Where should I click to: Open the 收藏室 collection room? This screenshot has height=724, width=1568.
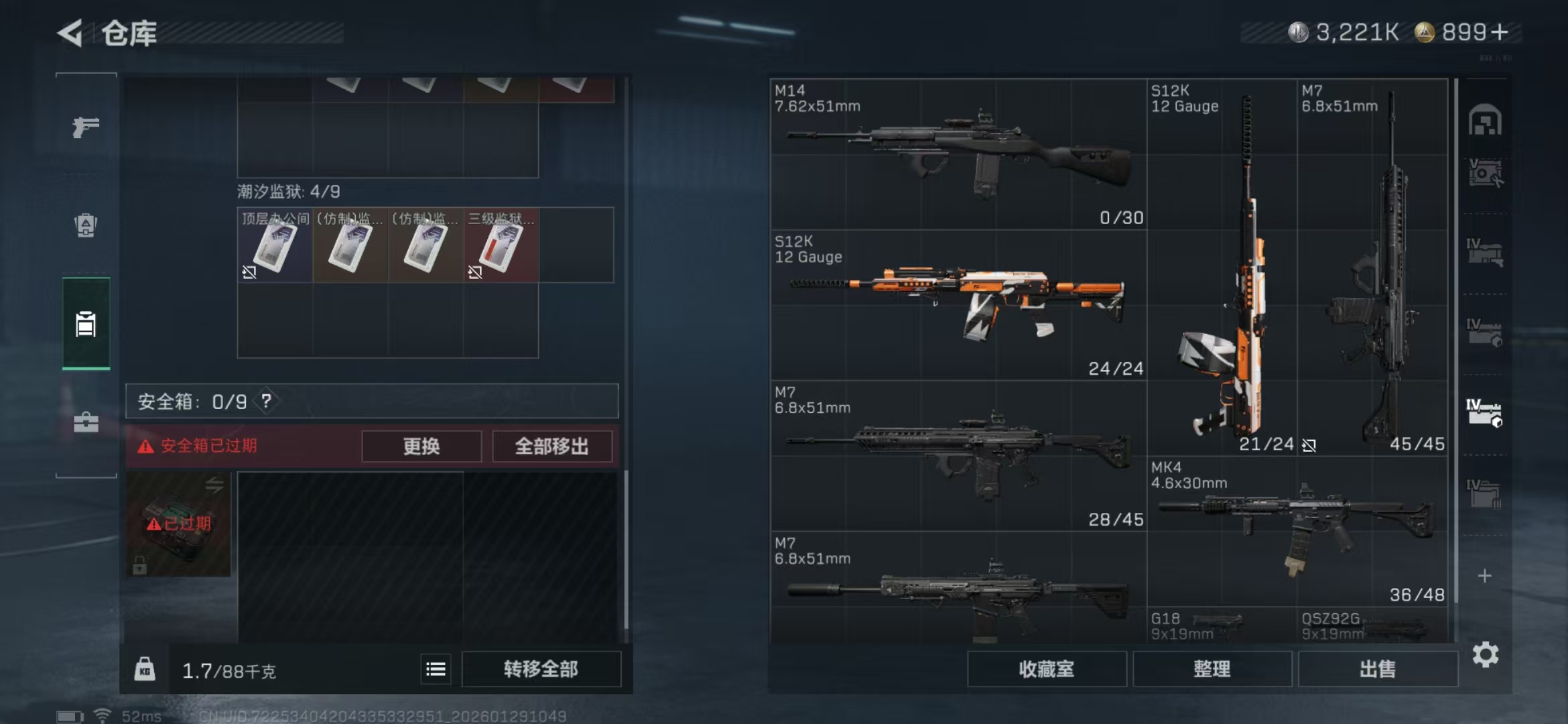pyautogui.click(x=1046, y=669)
